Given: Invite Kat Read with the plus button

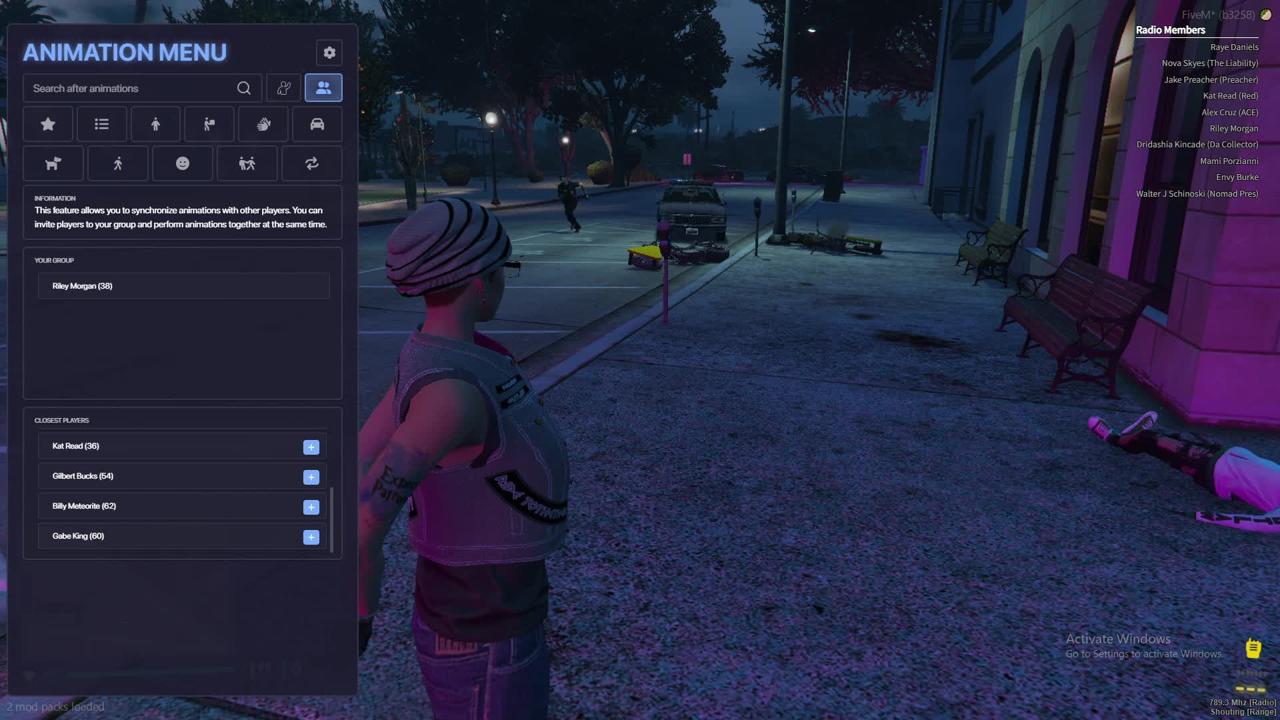Looking at the screenshot, I should pyautogui.click(x=311, y=447).
